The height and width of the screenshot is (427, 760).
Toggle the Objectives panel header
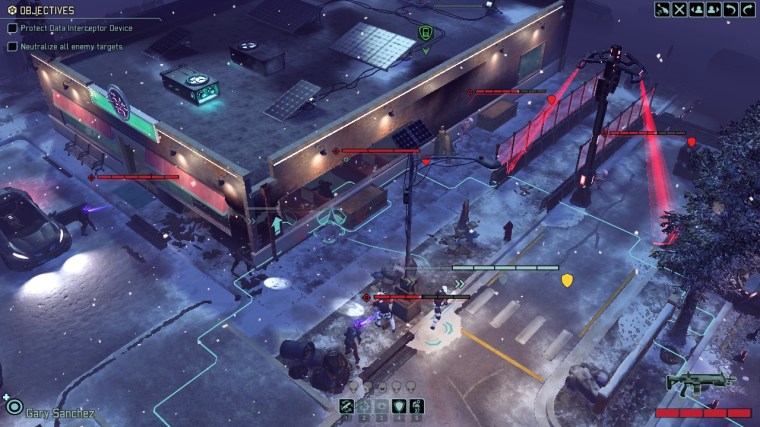[x=40, y=11]
